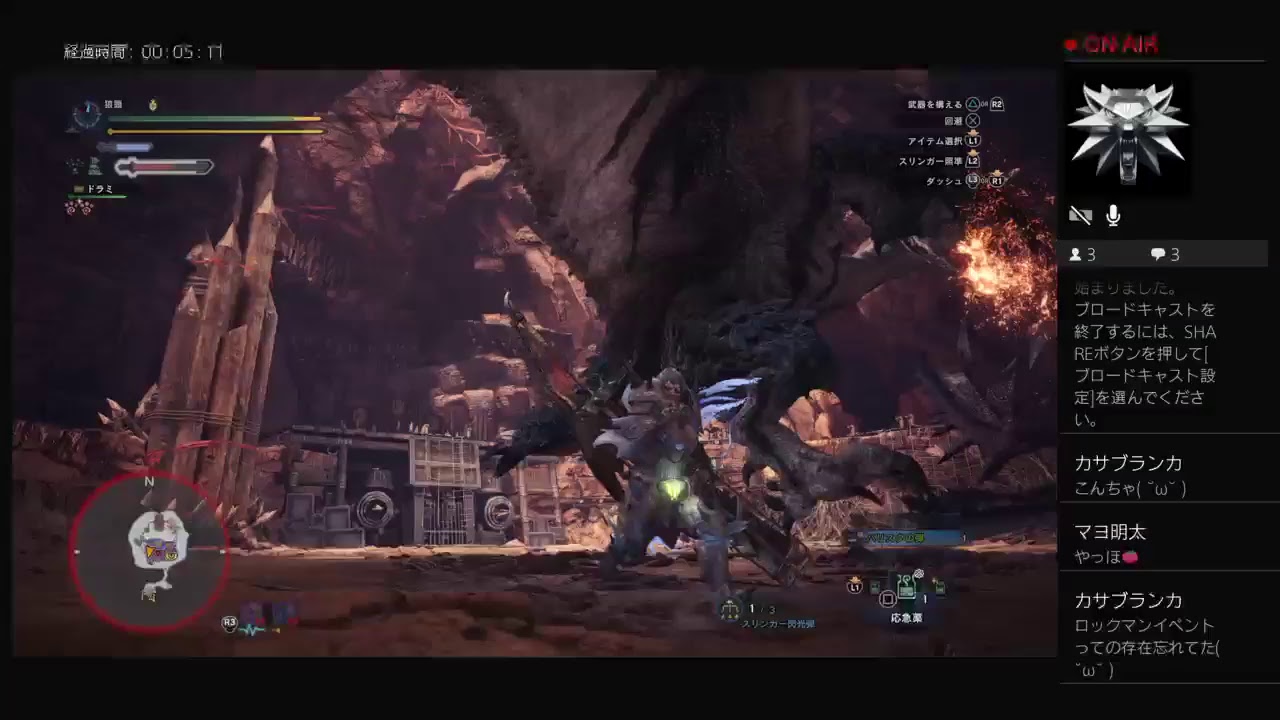Click the comment bubble icon
Screen dimensions: 1280x720
coord(1157,254)
